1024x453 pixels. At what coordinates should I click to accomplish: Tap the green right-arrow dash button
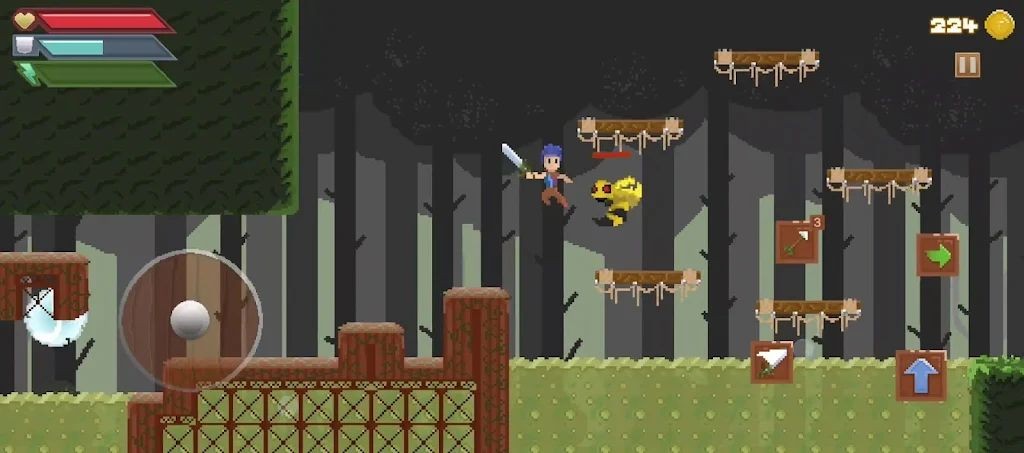pyautogui.click(x=937, y=255)
